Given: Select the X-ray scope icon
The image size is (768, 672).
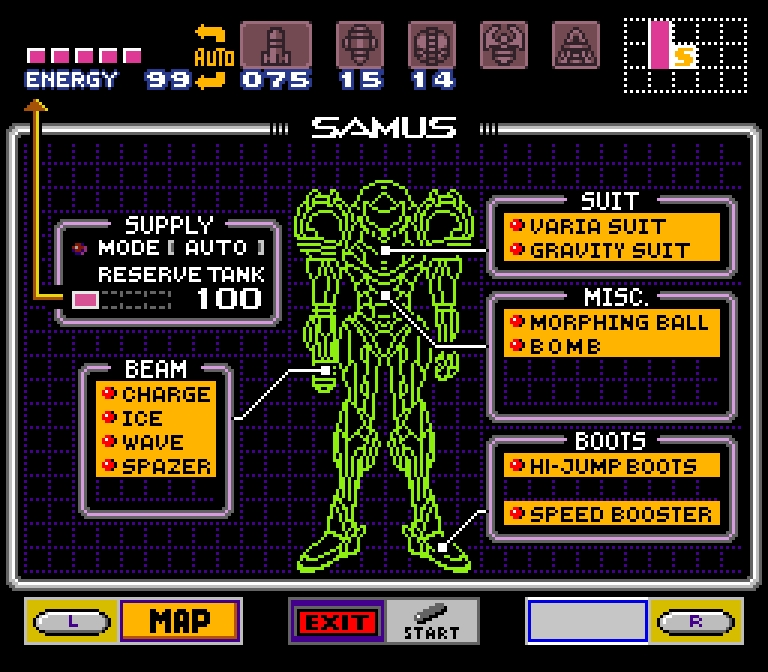Looking at the screenshot, I should tap(575, 45).
